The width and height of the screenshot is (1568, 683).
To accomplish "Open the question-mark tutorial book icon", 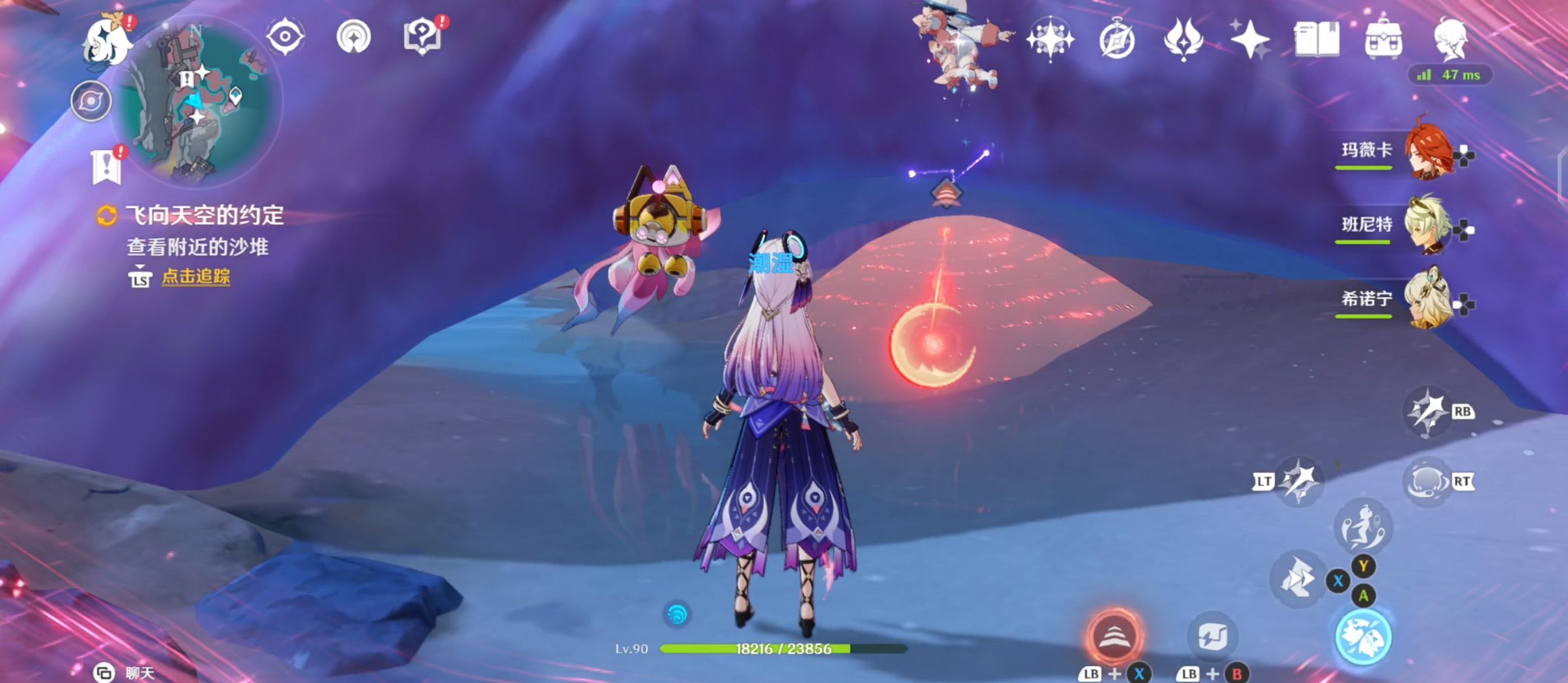I will [x=422, y=36].
